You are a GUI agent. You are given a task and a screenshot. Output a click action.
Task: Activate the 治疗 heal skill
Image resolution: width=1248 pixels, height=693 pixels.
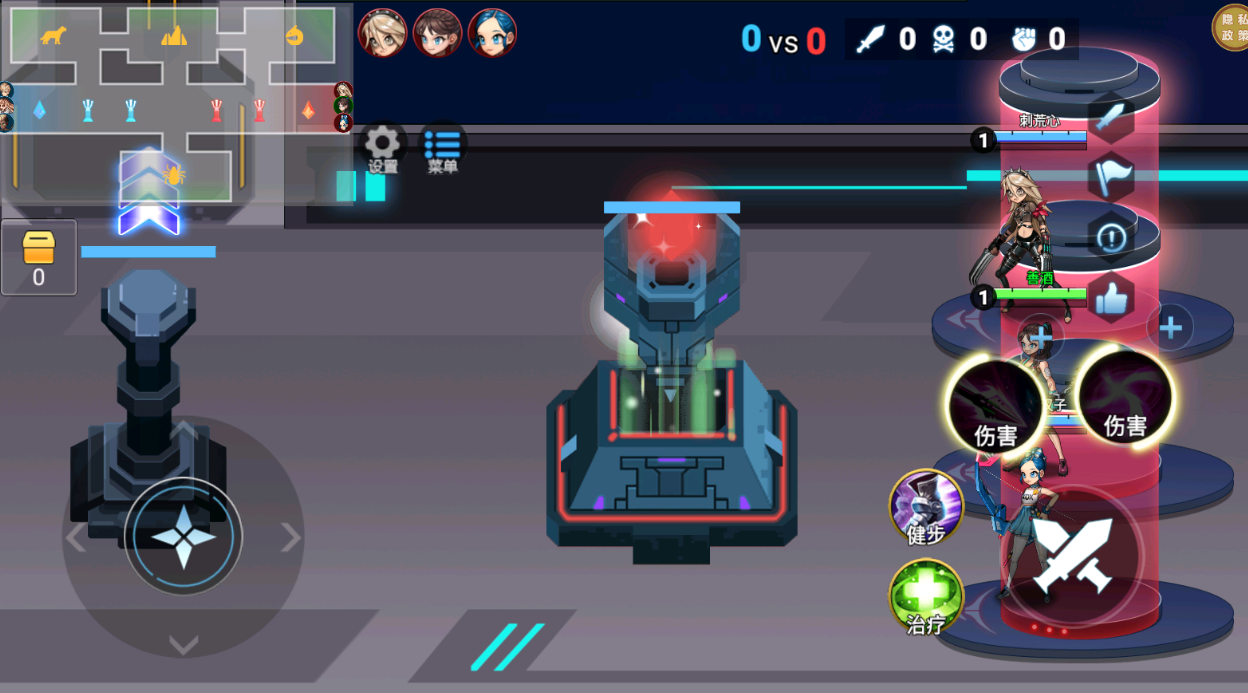coord(926,596)
